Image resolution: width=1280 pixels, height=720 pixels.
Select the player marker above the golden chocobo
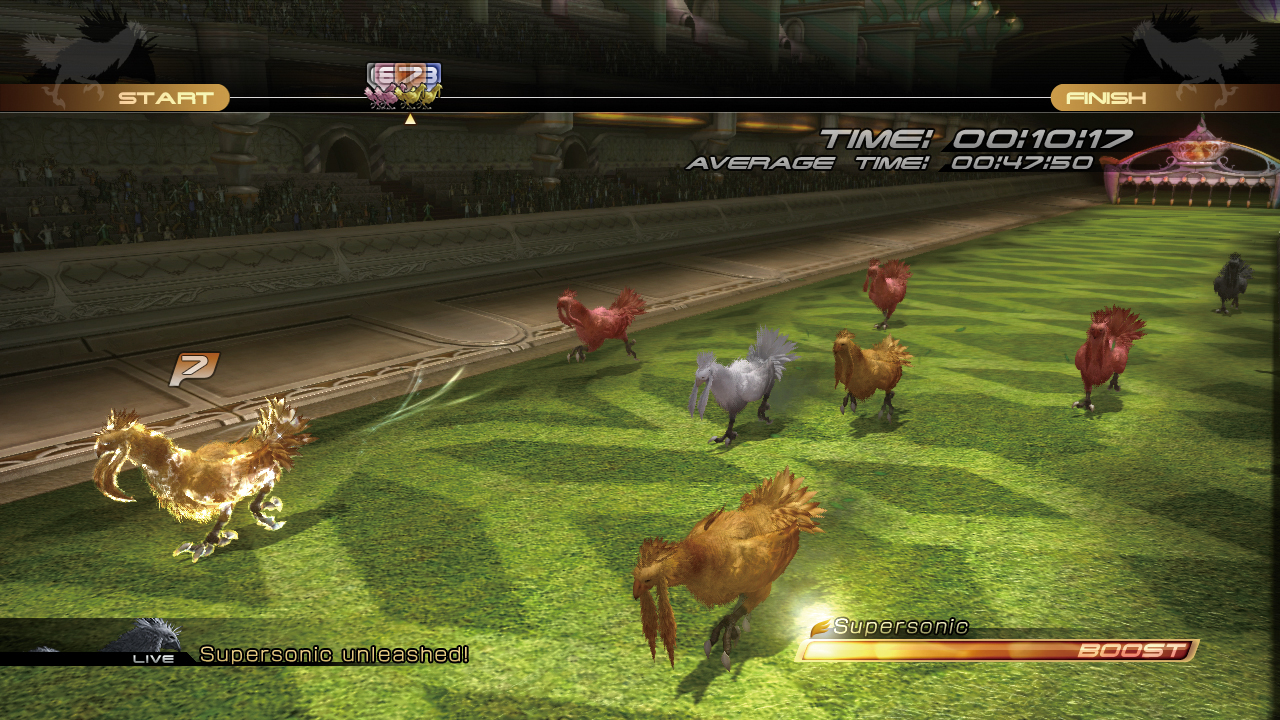pyautogui.click(x=193, y=369)
